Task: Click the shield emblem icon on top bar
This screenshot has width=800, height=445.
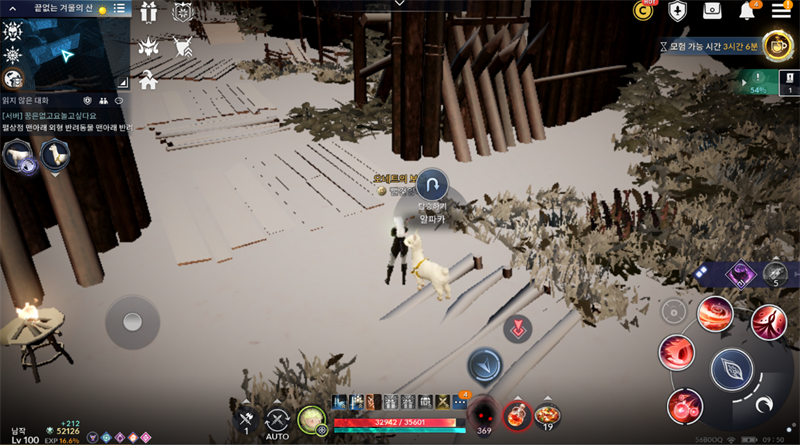Action: coord(678,11)
